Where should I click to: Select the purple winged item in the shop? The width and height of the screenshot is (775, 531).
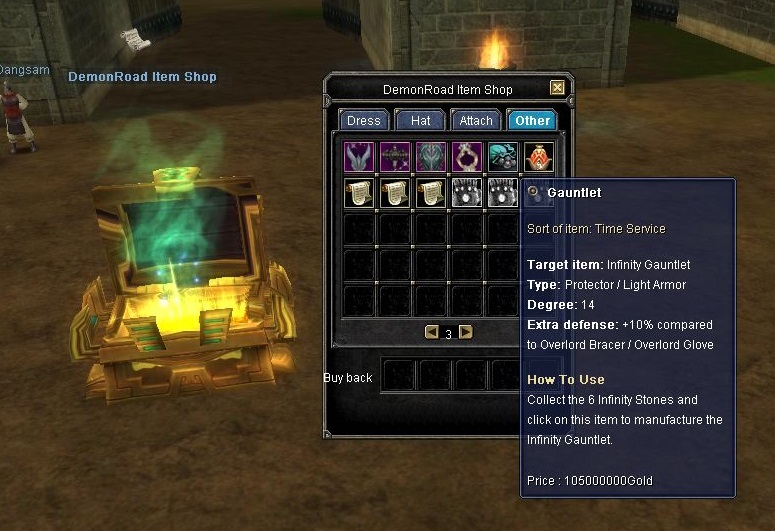pos(359,157)
